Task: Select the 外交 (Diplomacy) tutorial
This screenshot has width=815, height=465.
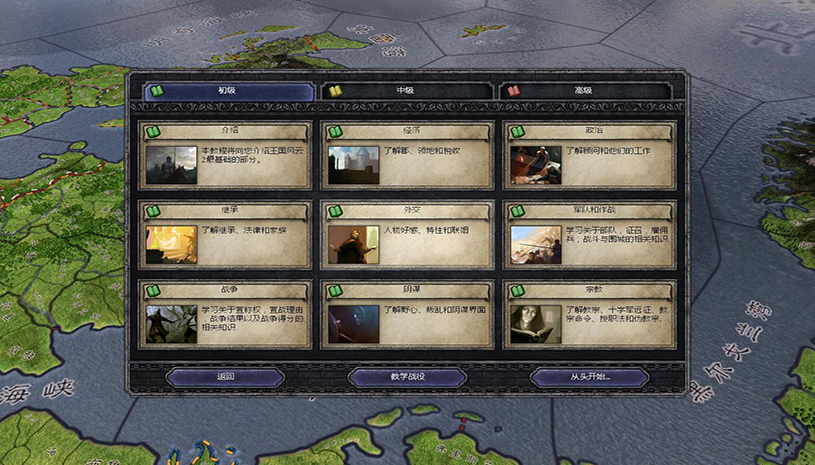Action: [x=407, y=234]
